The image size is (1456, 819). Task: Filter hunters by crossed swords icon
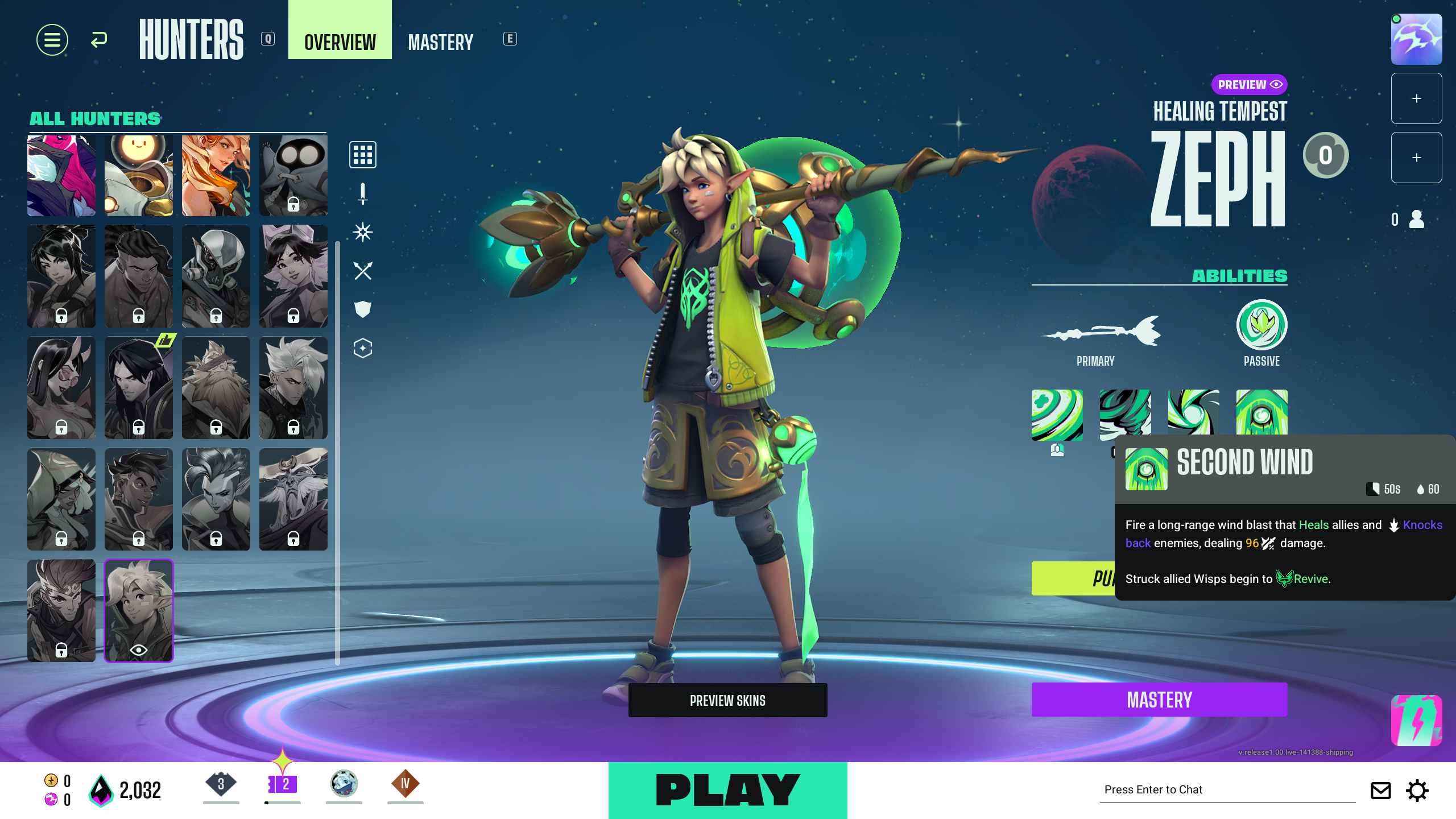tap(362, 271)
